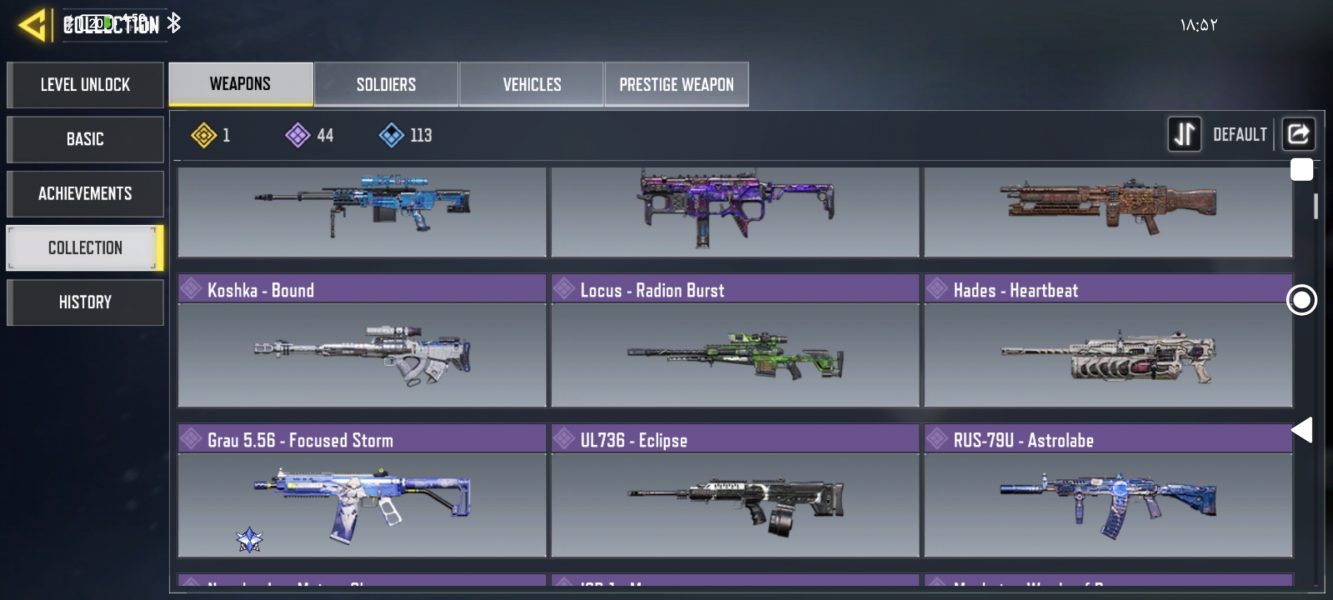Open the Level Unlock section
The width and height of the screenshot is (1333, 600).
[85, 85]
